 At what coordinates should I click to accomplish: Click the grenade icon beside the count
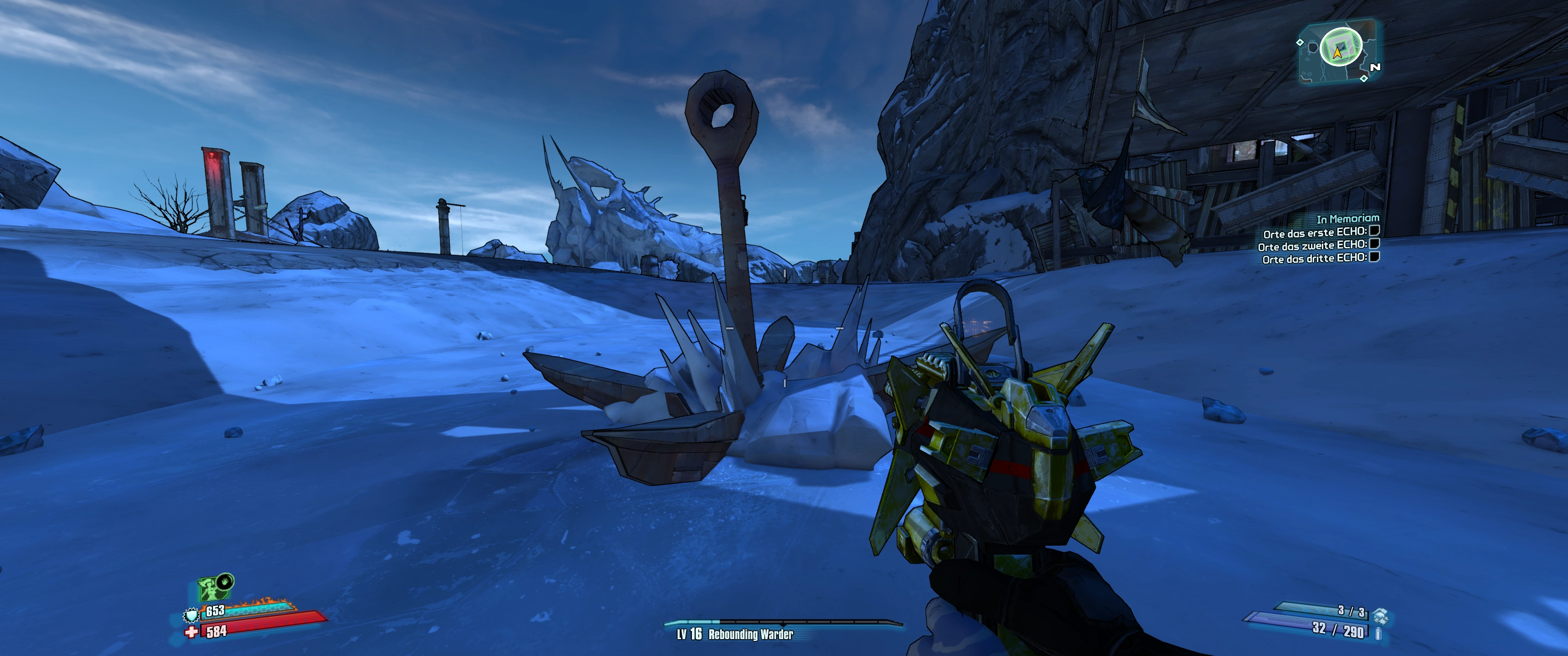[1380, 616]
